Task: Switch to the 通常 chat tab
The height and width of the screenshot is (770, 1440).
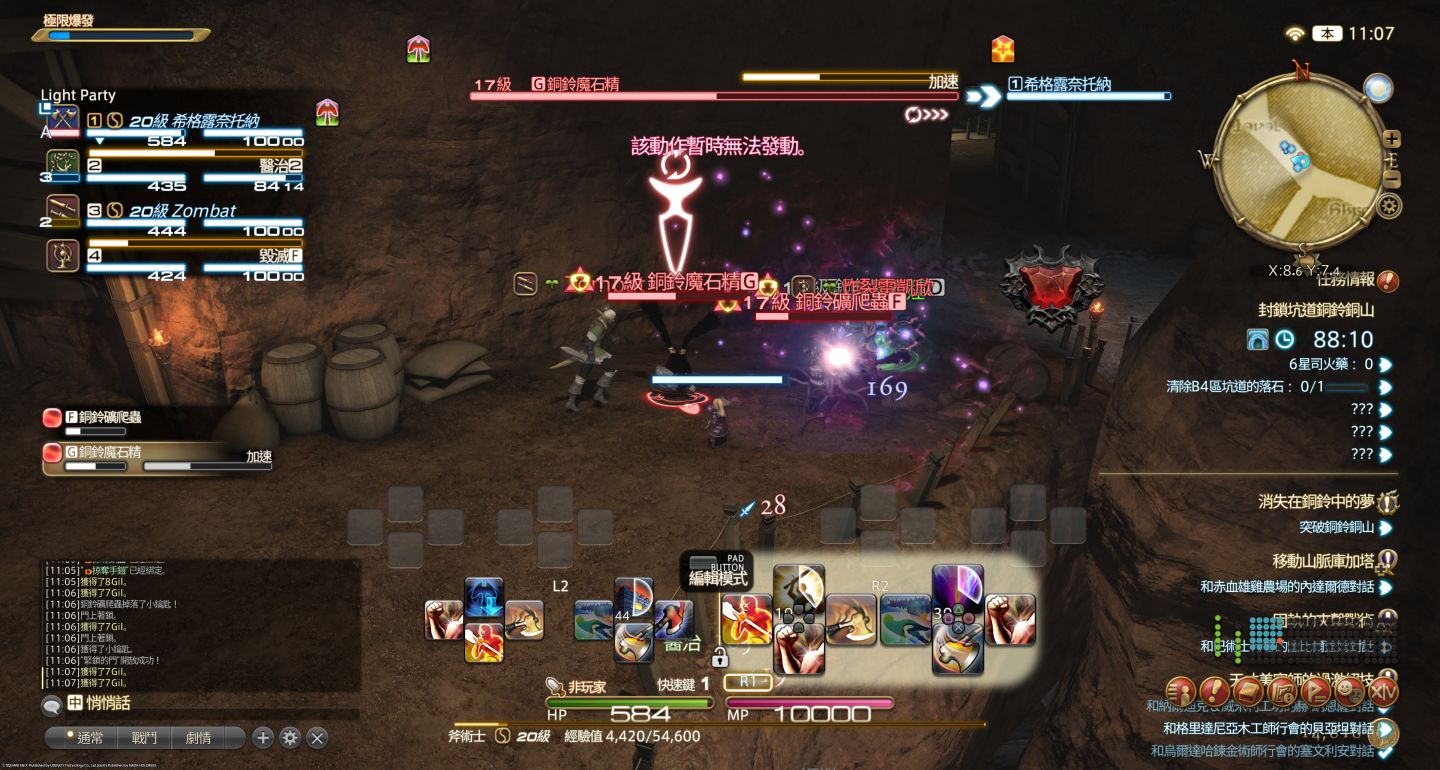Action: (x=90, y=738)
